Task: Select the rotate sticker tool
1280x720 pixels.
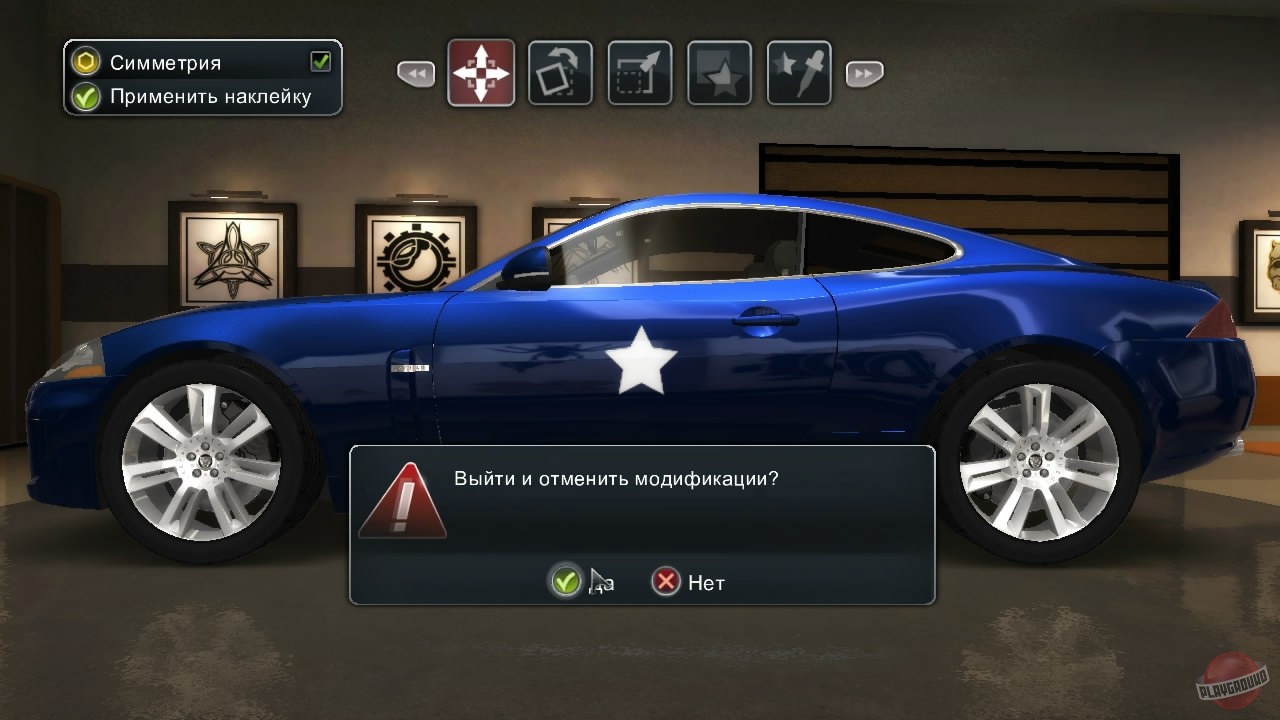Action: pyautogui.click(x=560, y=72)
